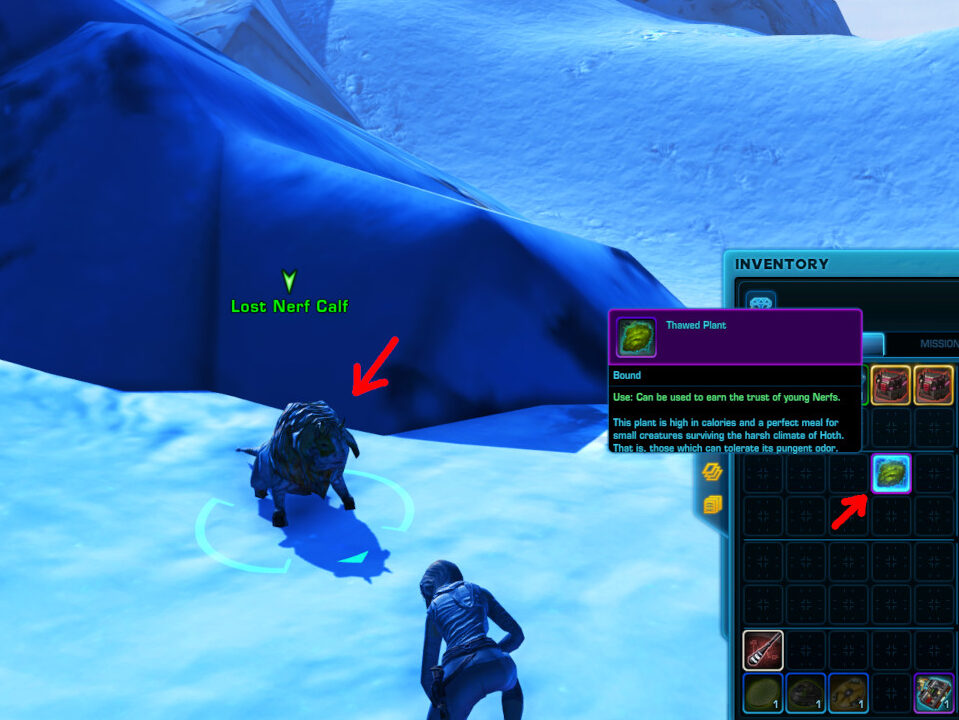
Task: Click the blue gem icon under Inventory title
Action: click(x=762, y=302)
